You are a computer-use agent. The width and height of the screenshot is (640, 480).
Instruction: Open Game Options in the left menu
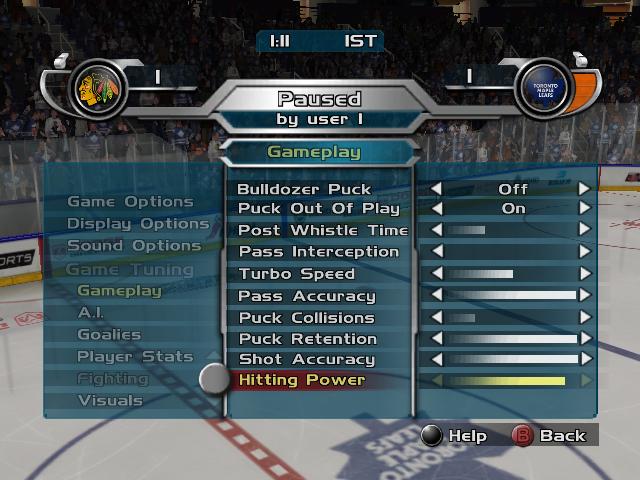[x=130, y=202]
